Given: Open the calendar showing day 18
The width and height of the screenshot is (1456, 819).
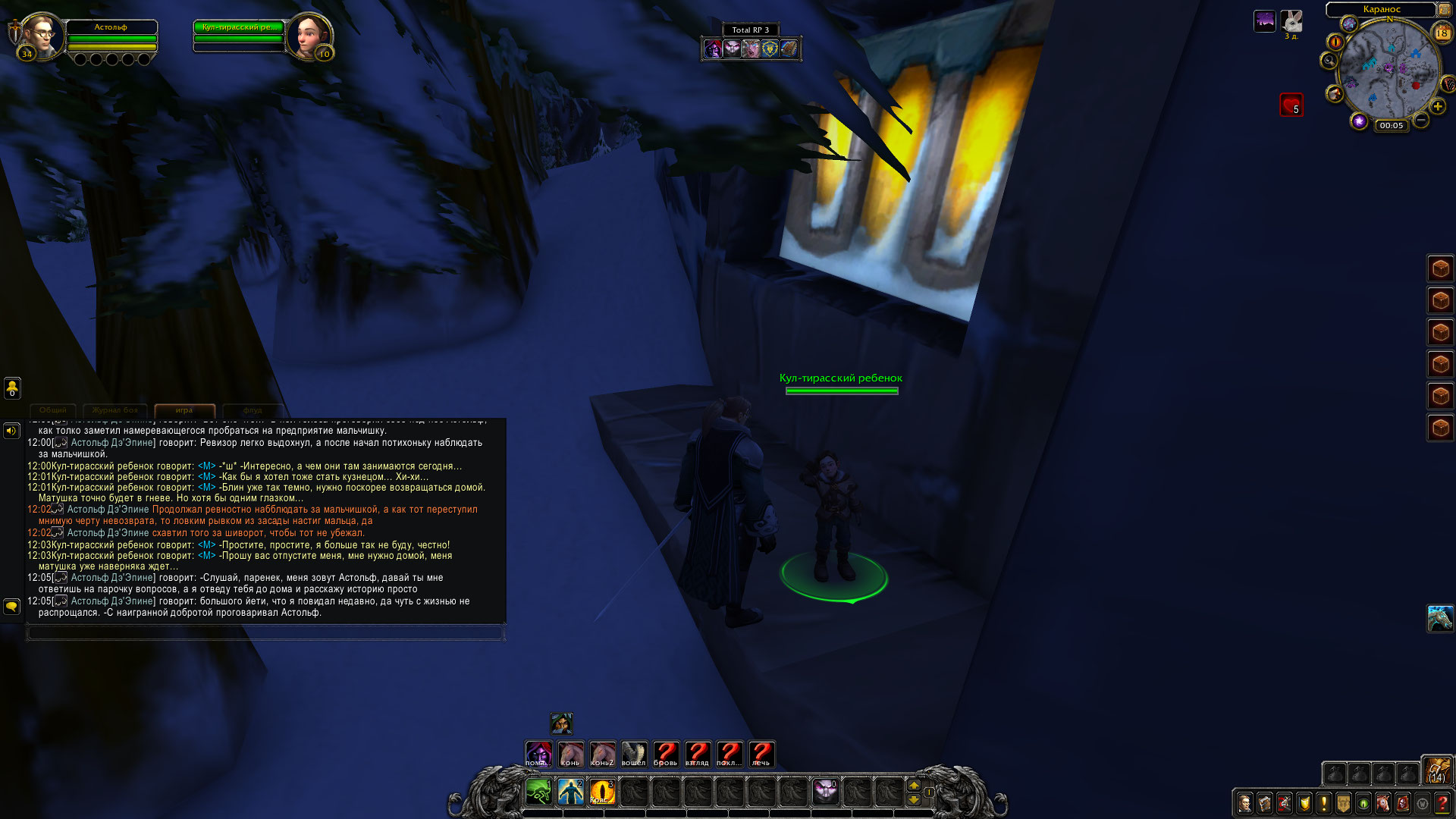Looking at the screenshot, I should click(x=1442, y=33).
